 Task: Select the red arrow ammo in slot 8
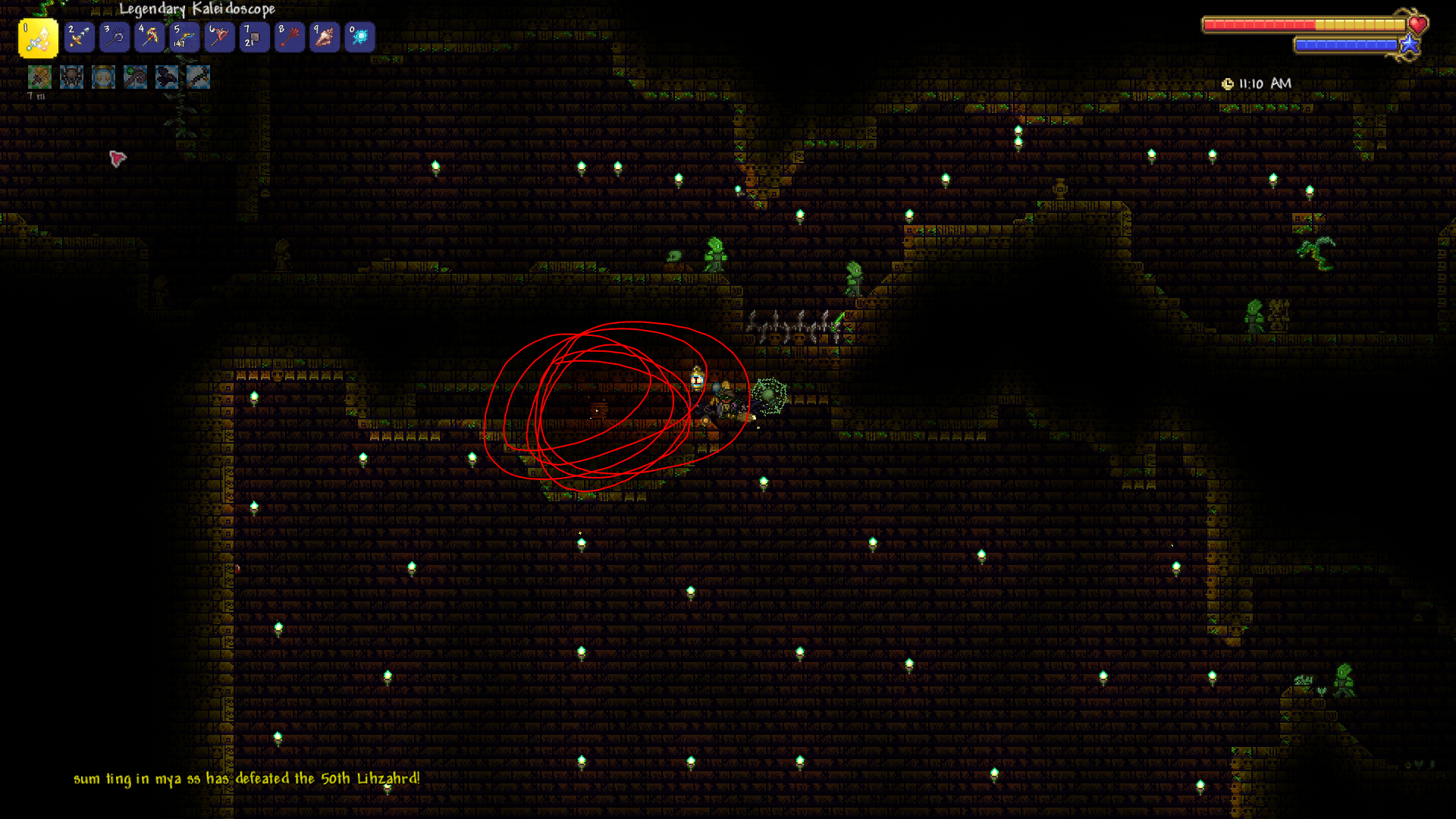pyautogui.click(x=288, y=36)
